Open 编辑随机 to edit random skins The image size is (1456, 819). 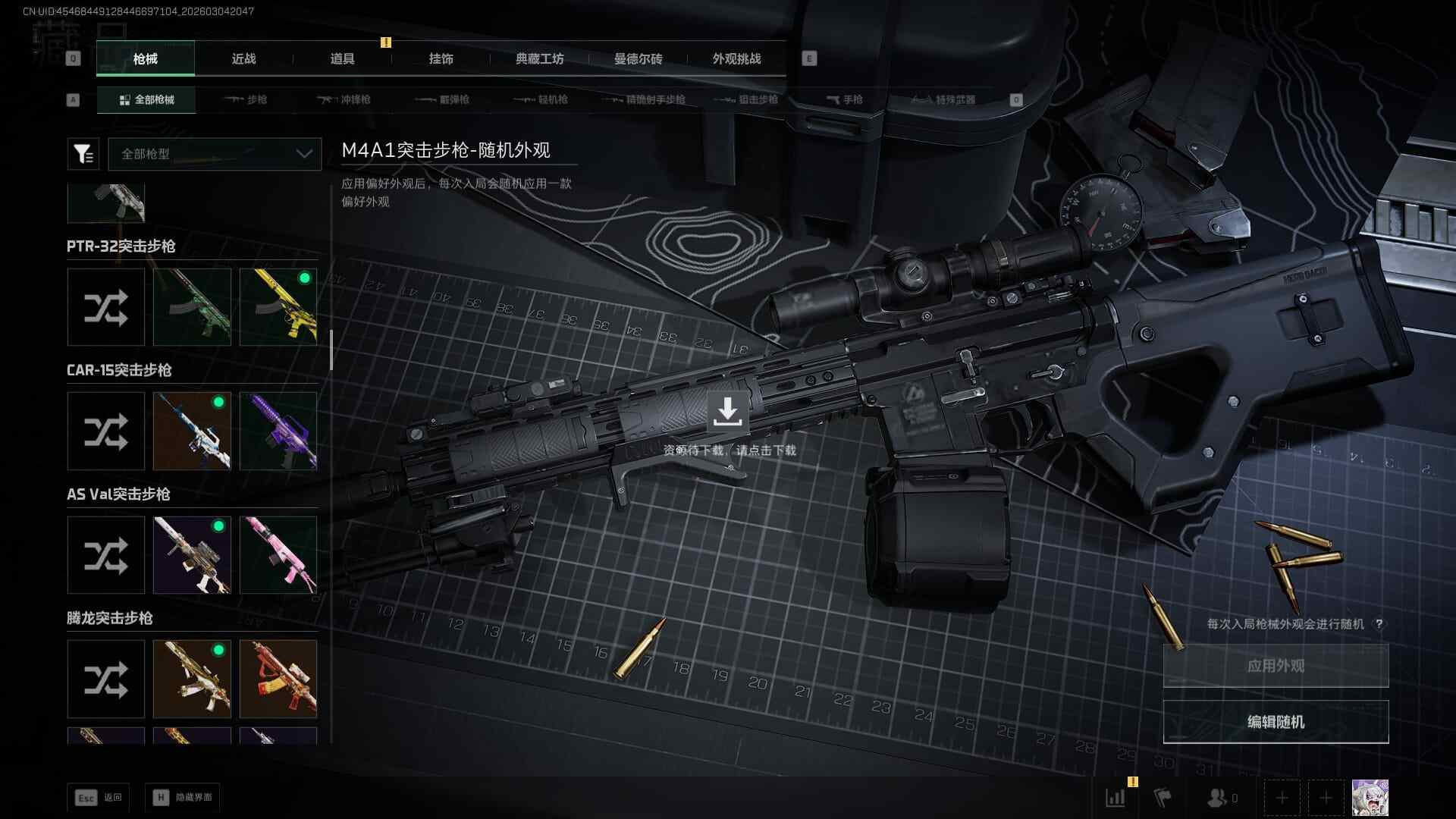coord(1276,722)
